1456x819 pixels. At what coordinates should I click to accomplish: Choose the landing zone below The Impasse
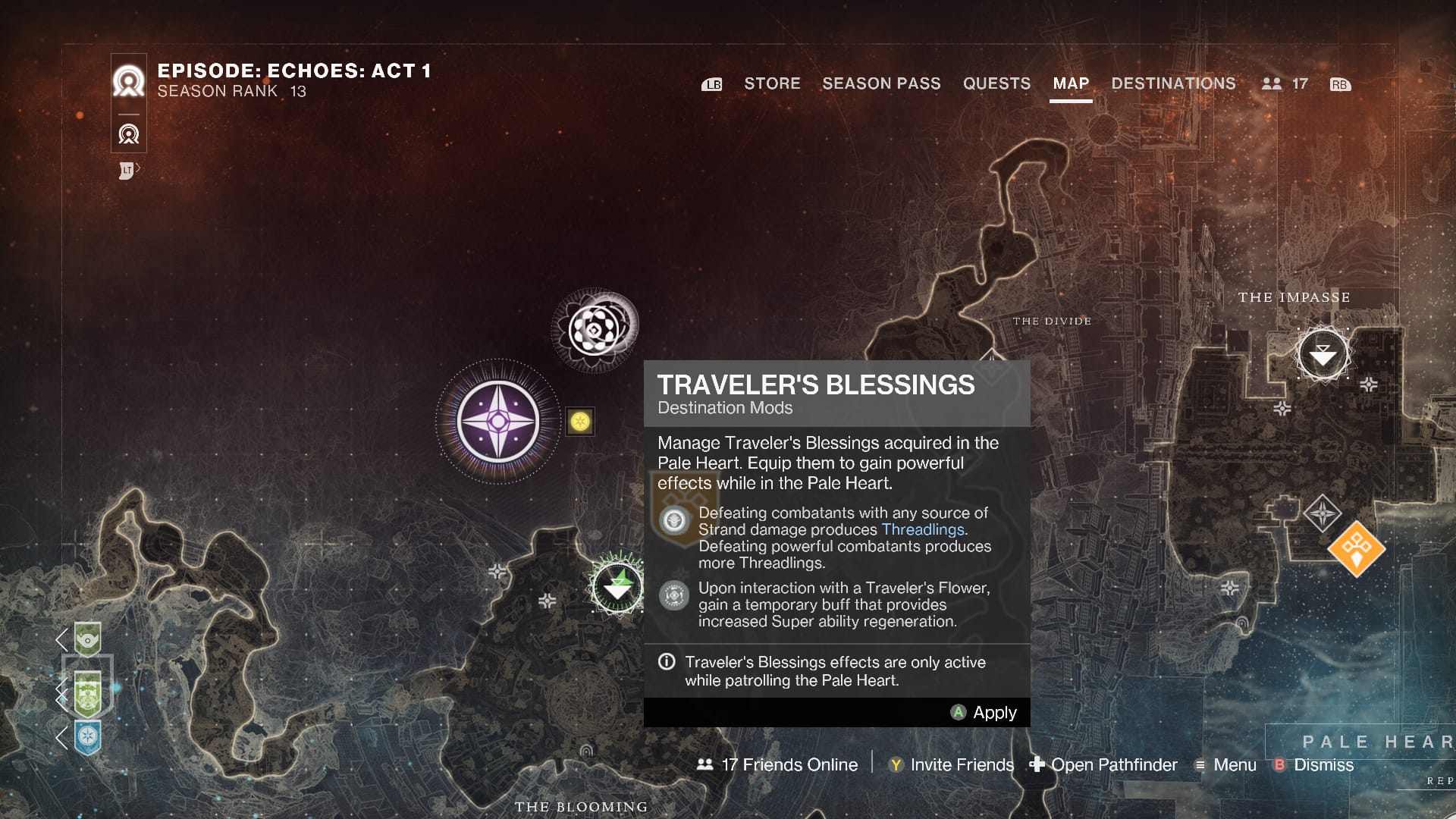1323,354
